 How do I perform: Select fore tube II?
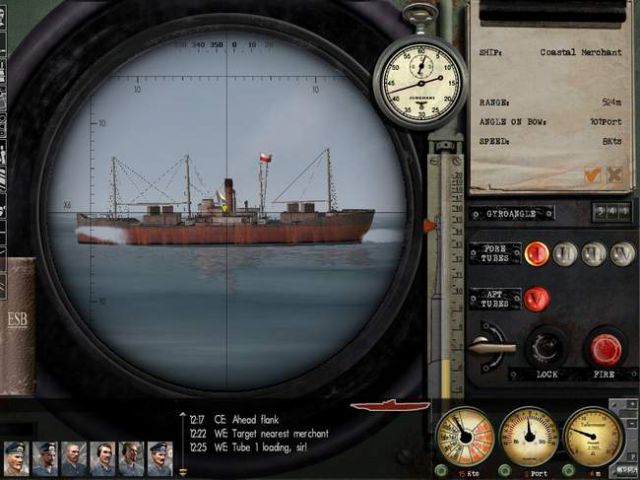(567, 254)
